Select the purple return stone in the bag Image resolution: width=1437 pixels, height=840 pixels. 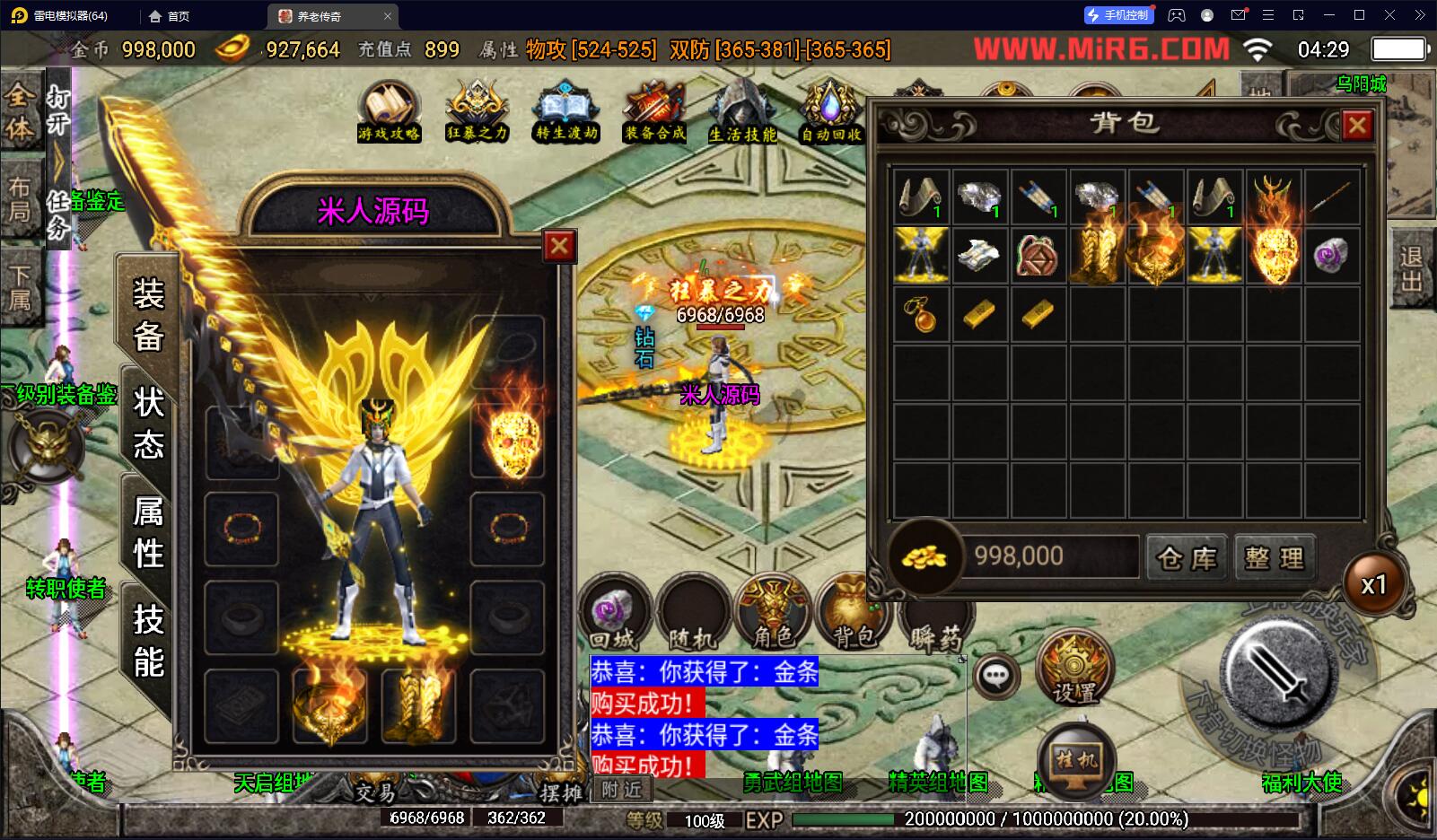click(1330, 256)
